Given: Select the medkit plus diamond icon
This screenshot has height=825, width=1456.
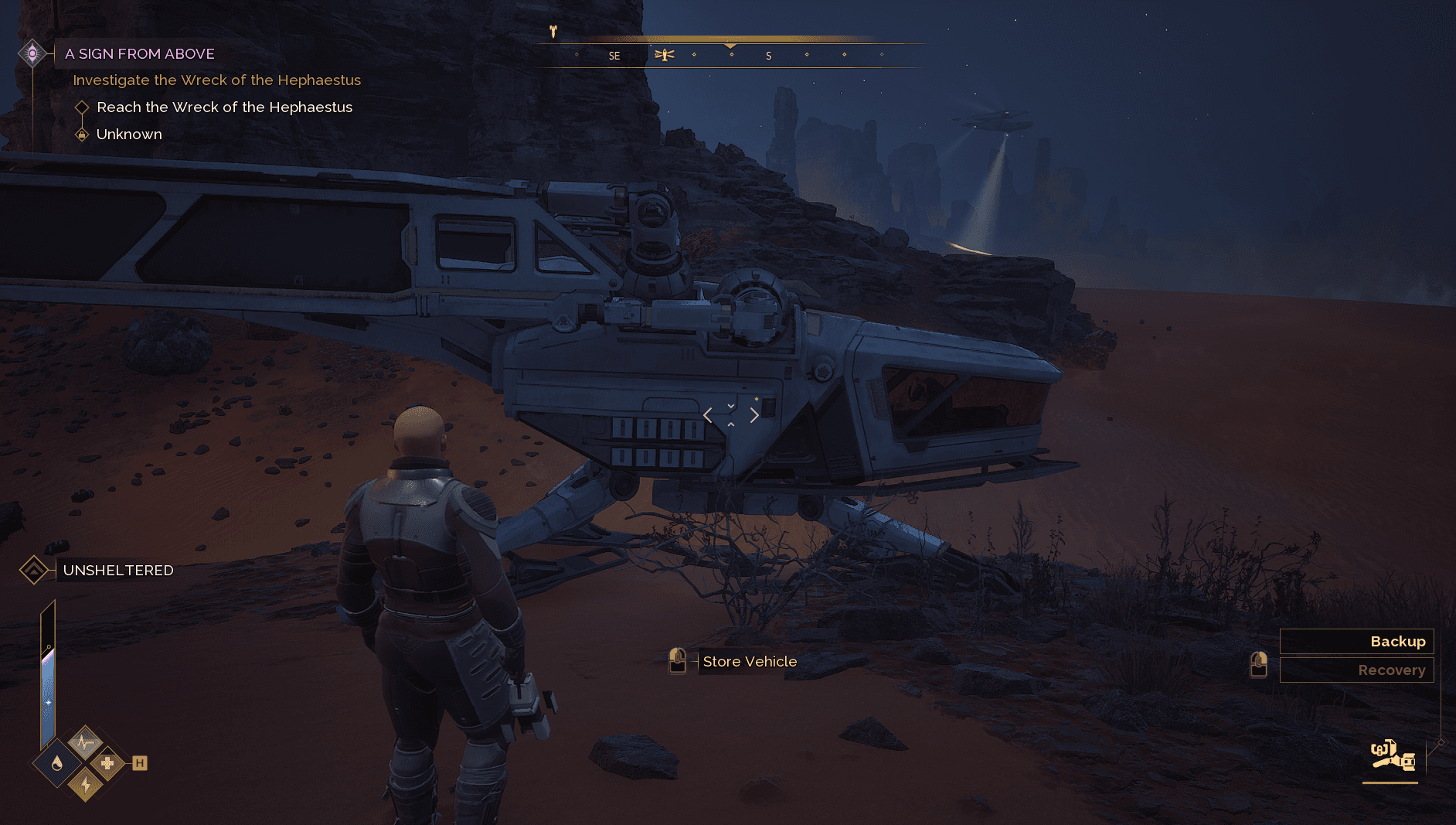Looking at the screenshot, I should tap(109, 762).
